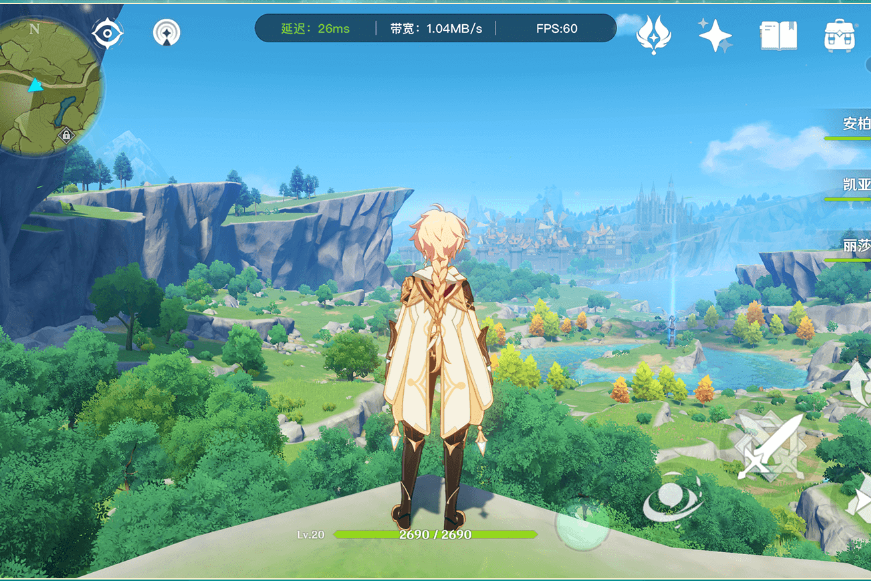Open the backpack inventory

tap(839, 35)
